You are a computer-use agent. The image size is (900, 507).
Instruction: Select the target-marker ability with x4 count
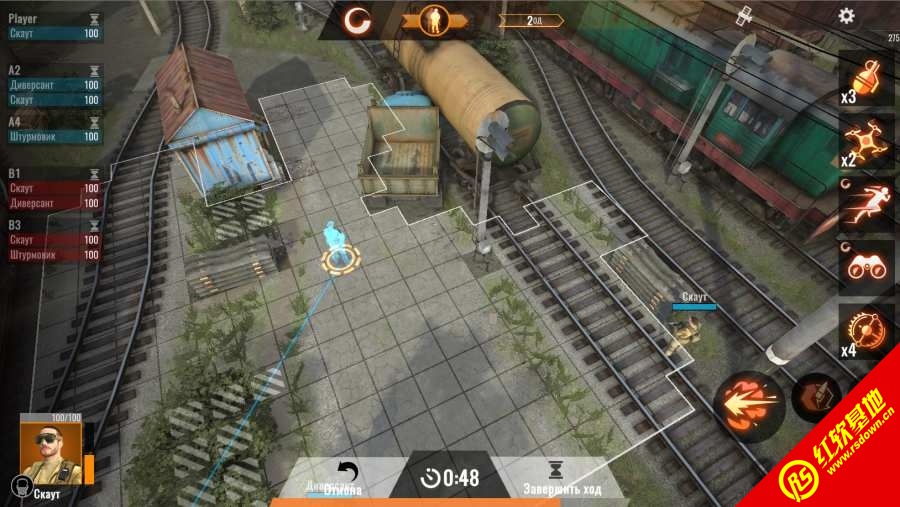[864, 328]
